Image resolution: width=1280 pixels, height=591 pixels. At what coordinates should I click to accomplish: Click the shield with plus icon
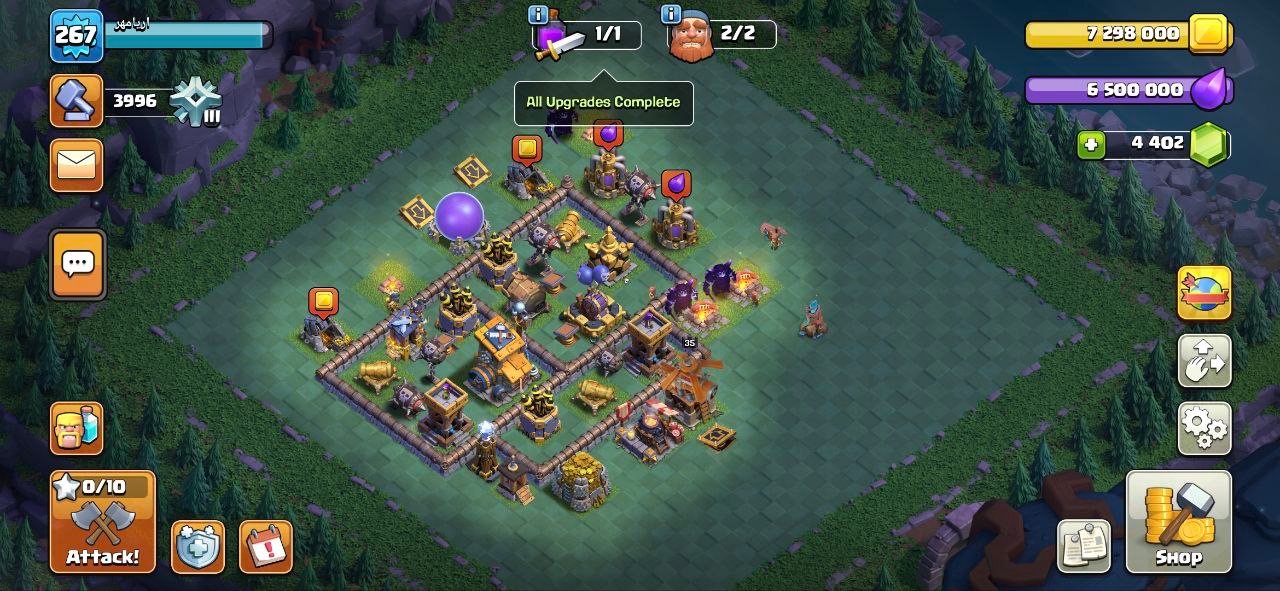pyautogui.click(x=197, y=546)
